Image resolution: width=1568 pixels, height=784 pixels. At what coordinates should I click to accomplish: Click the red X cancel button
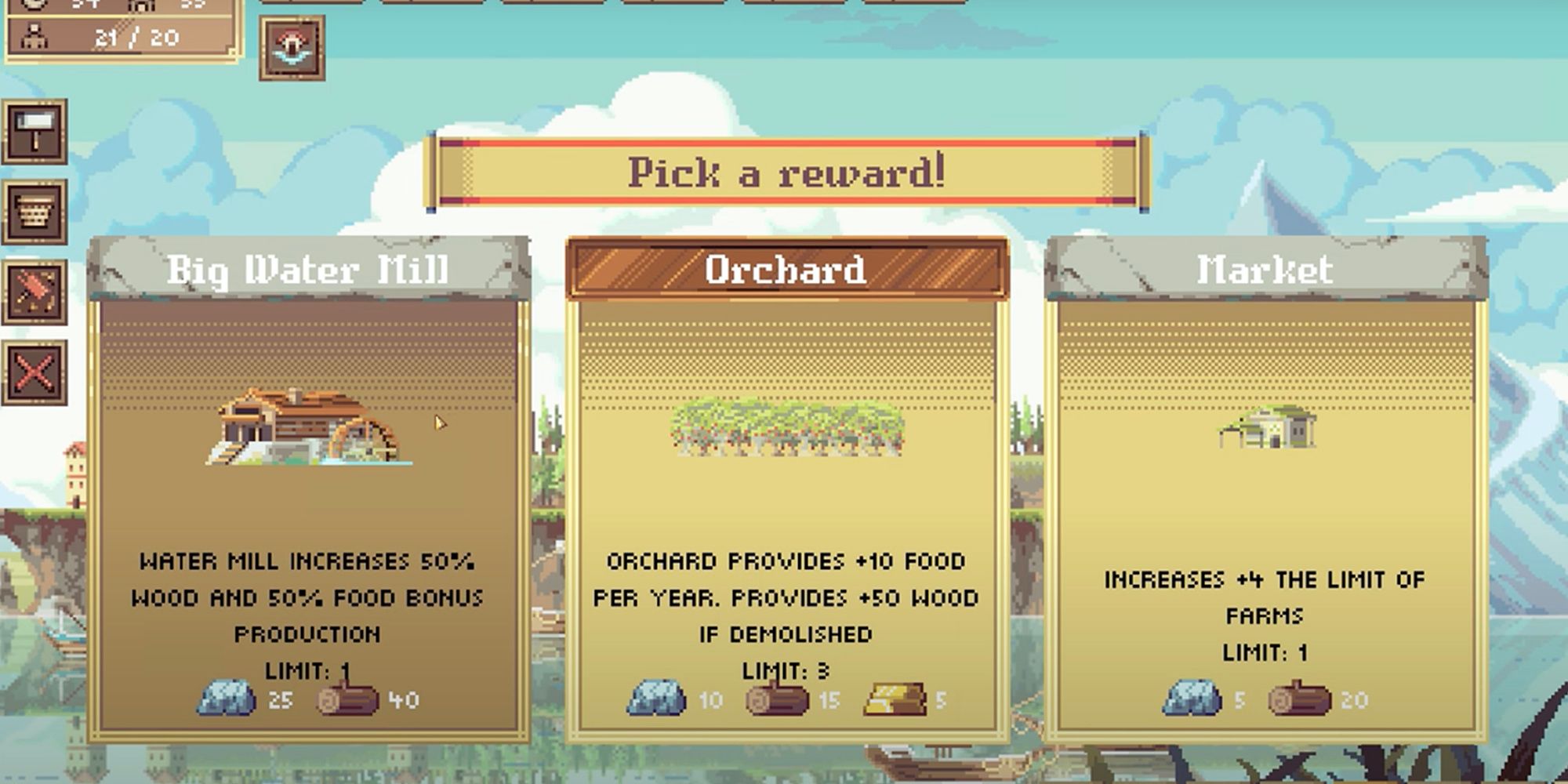[x=34, y=373]
